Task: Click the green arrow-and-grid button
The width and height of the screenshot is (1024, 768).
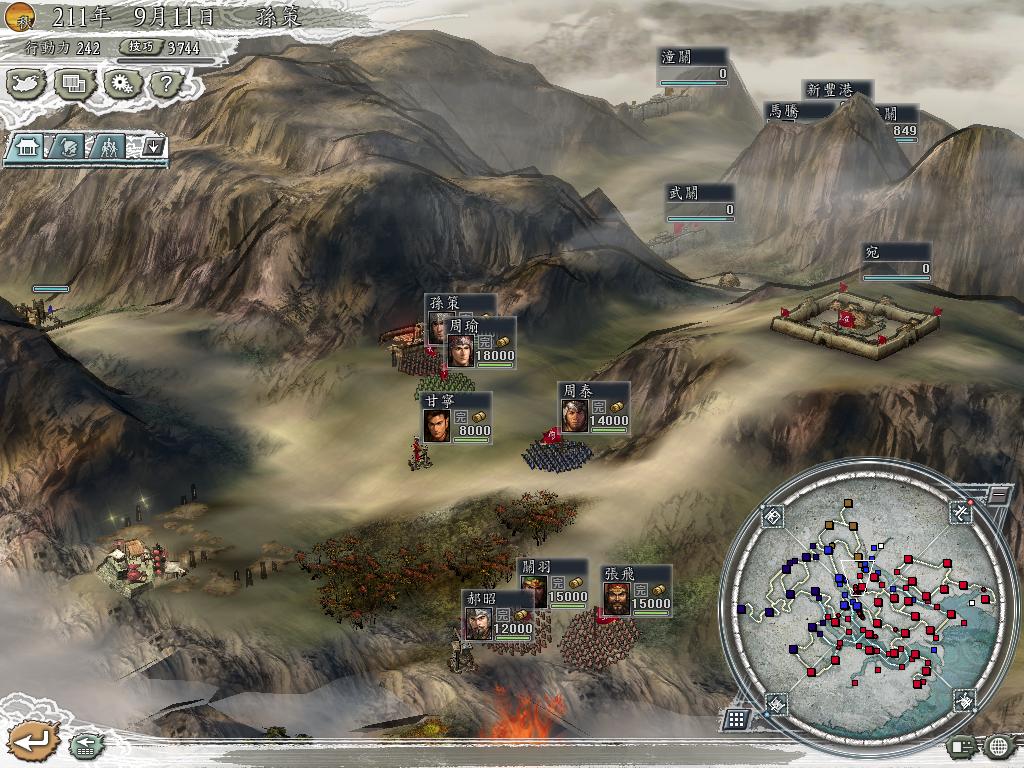Action: 83,745
